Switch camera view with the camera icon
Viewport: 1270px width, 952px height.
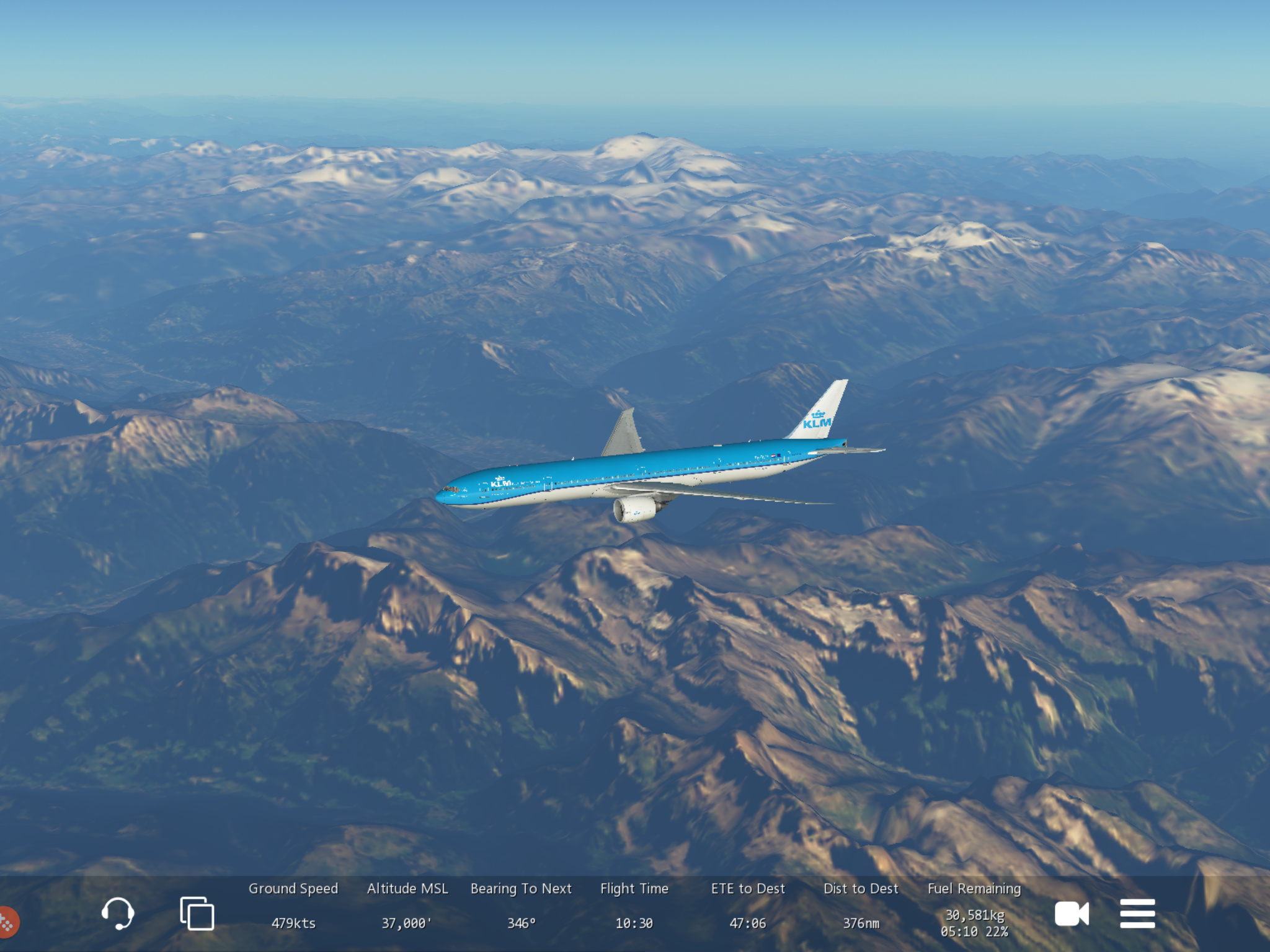[1072, 914]
